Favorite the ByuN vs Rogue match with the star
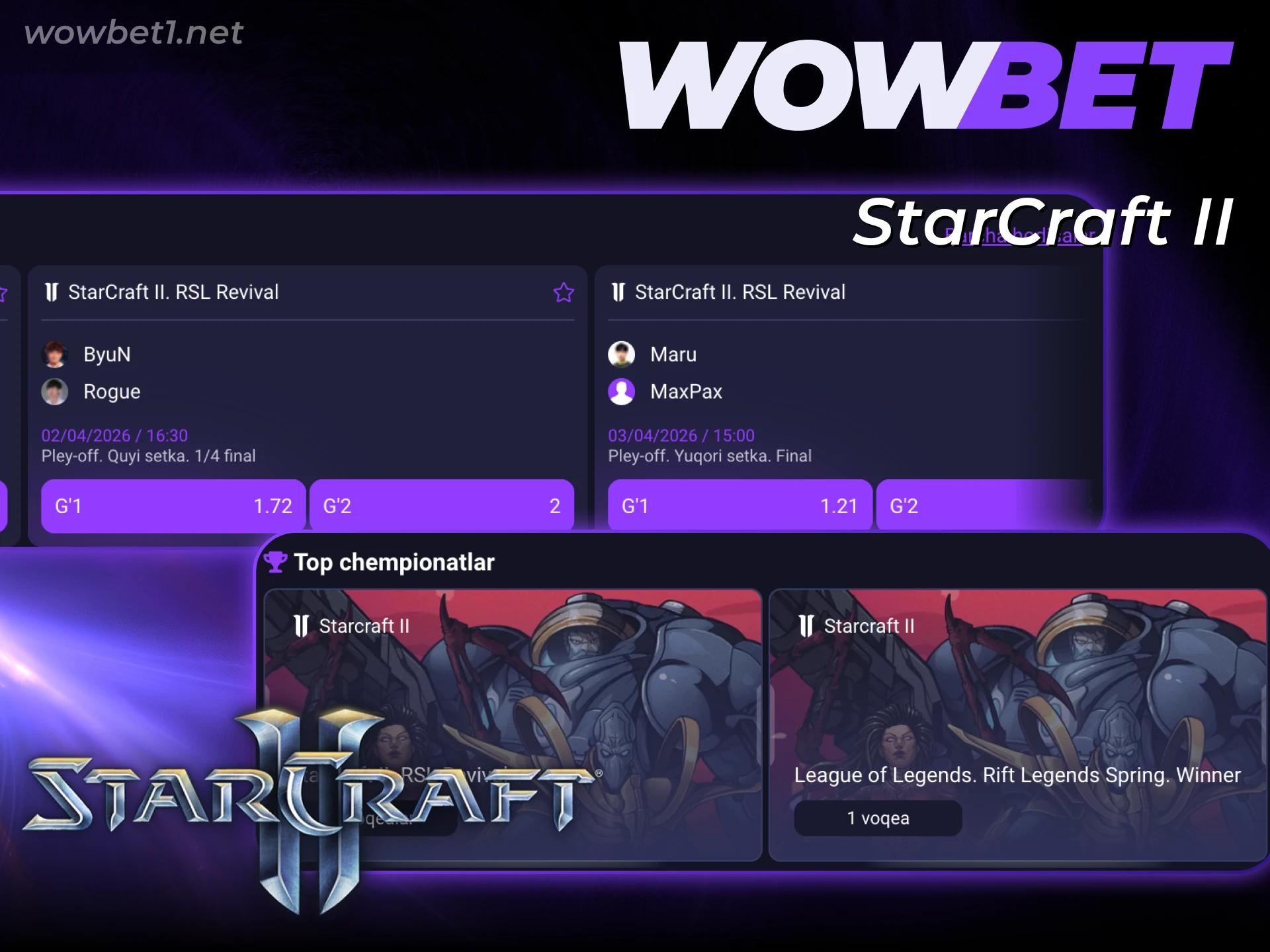The width and height of the screenshot is (1270, 952). (x=564, y=292)
